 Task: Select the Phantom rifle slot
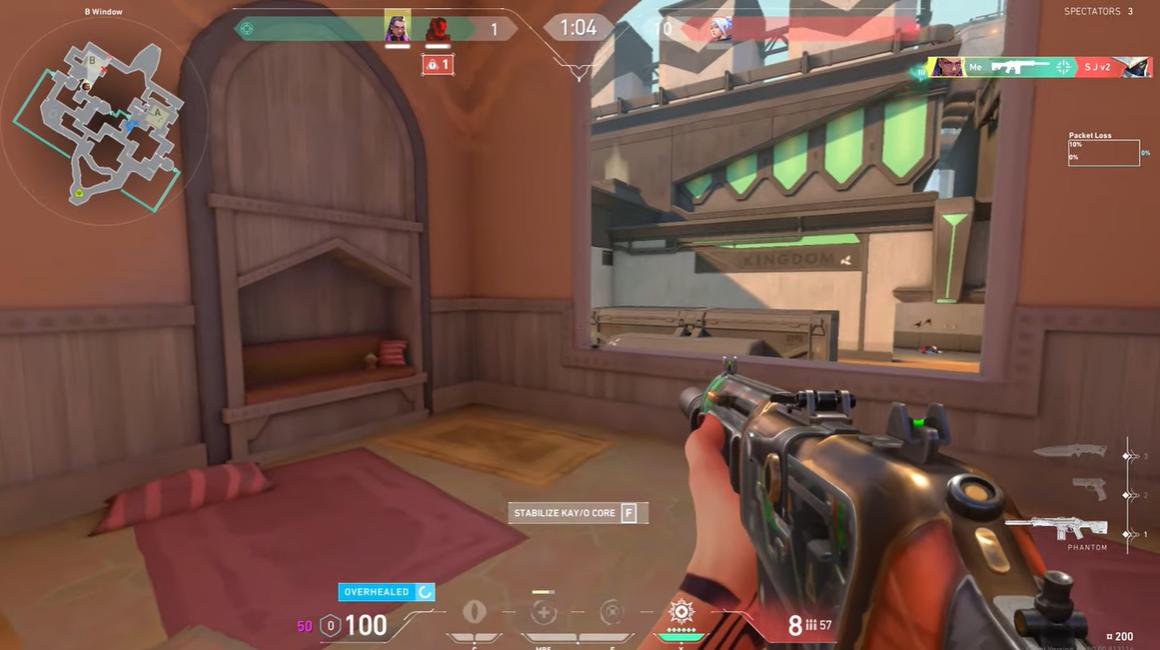click(x=1058, y=527)
